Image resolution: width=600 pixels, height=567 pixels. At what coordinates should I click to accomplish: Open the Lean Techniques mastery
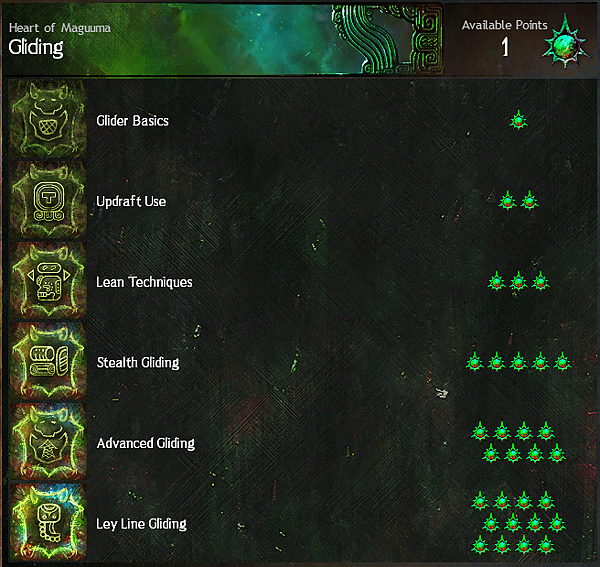click(144, 282)
